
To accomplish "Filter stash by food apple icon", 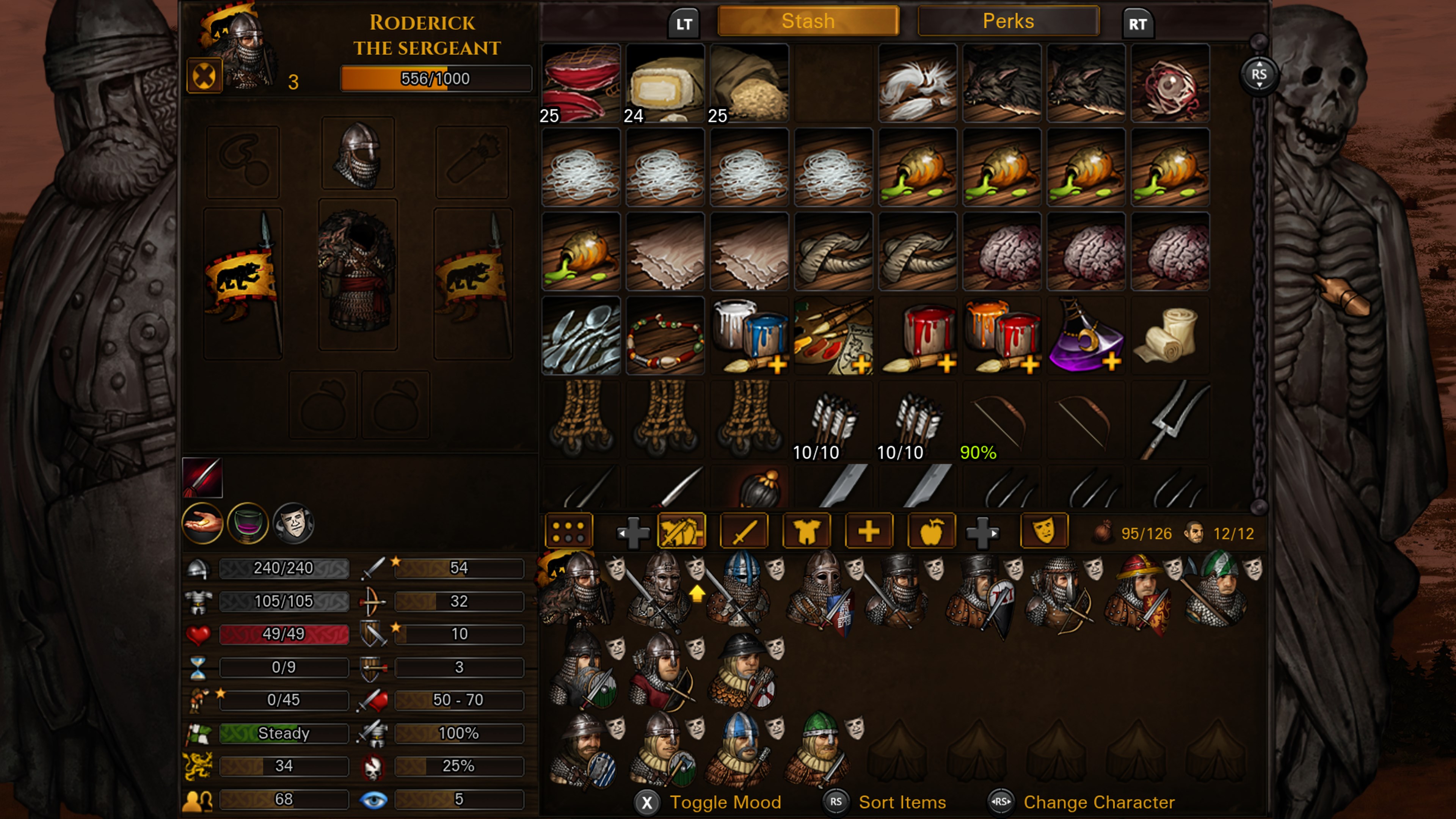I will click(x=931, y=531).
